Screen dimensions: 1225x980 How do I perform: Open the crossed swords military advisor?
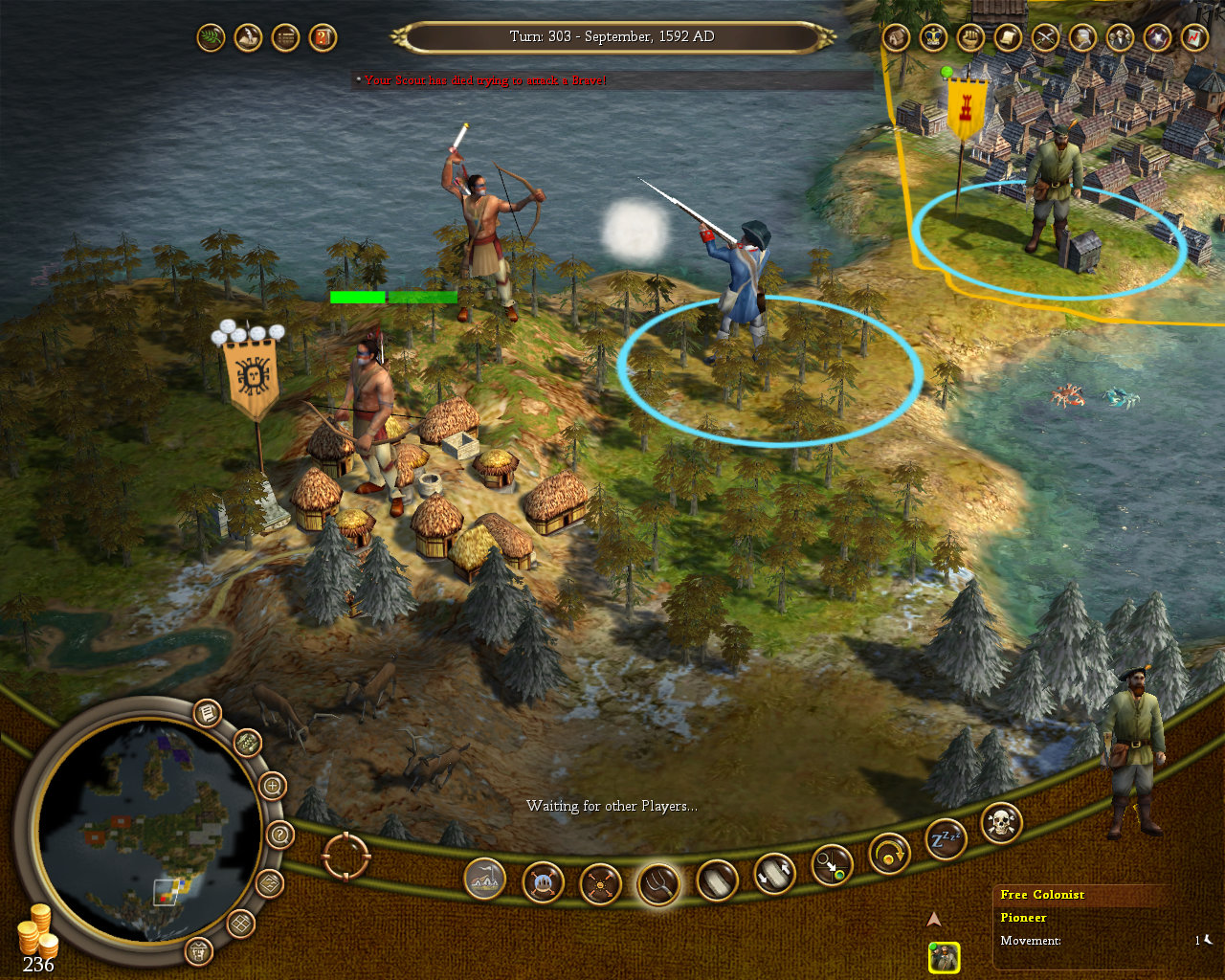coord(1046,37)
